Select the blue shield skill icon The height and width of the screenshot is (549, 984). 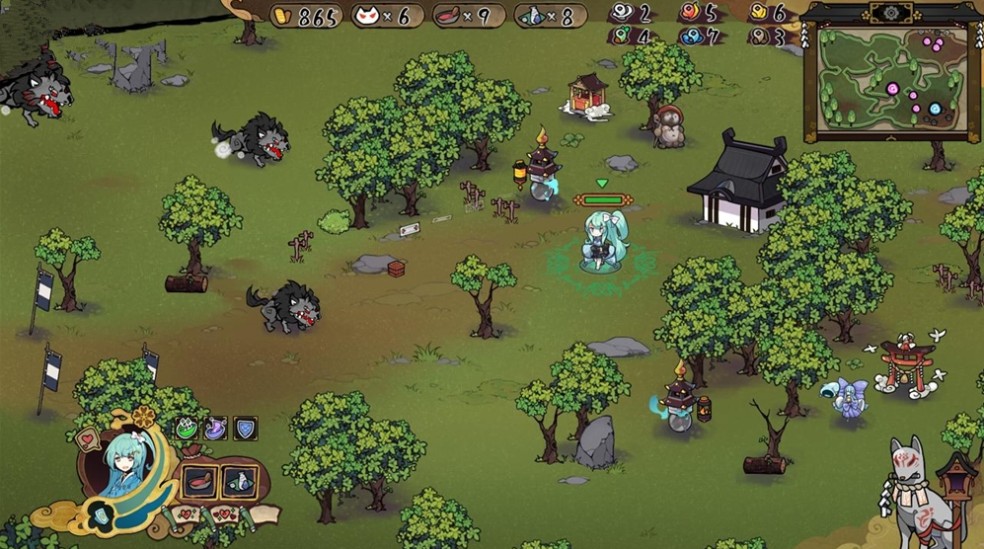pyautogui.click(x=244, y=429)
